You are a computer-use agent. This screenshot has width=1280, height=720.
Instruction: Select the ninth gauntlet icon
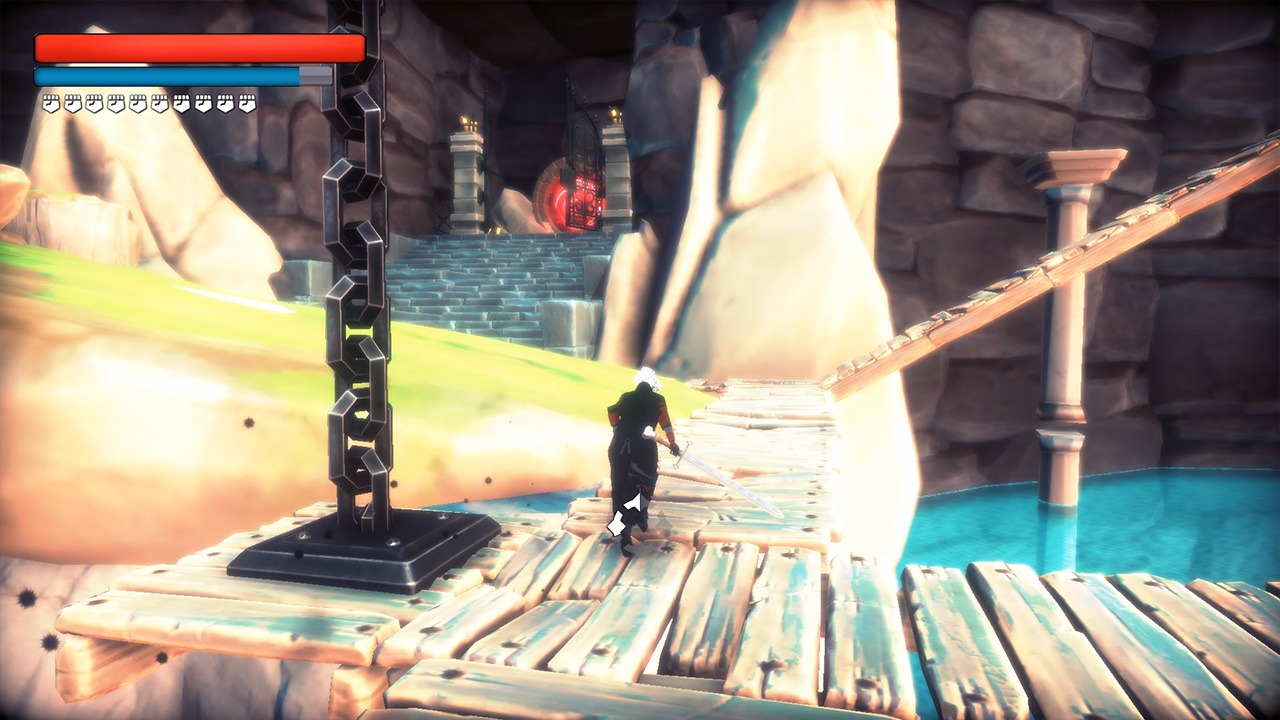tap(223, 102)
